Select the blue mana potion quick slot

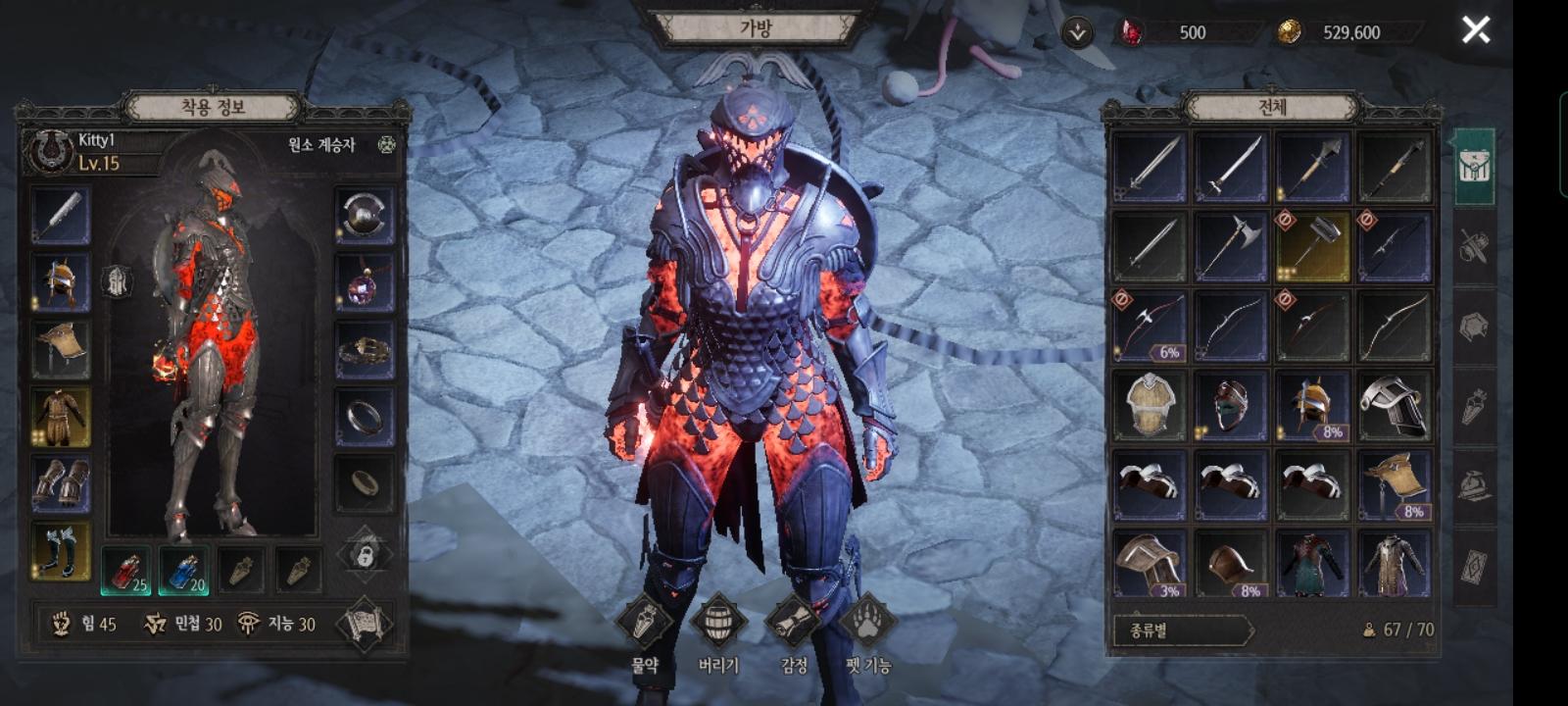[x=183, y=571]
